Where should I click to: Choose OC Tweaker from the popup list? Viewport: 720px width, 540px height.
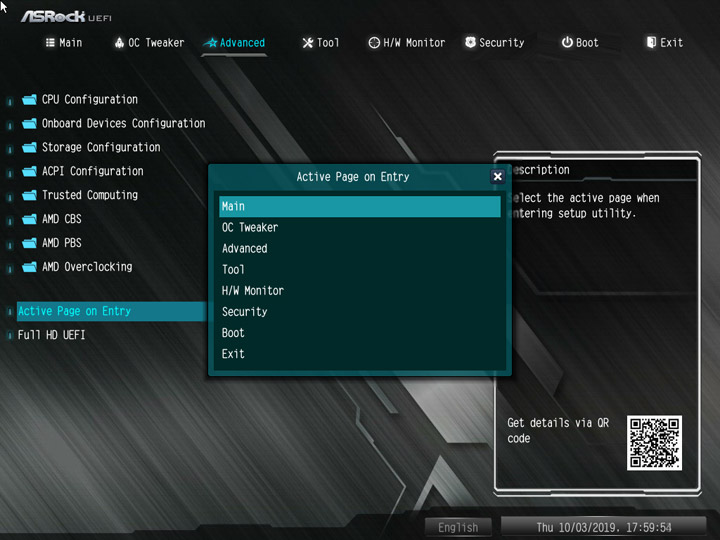pos(359,228)
